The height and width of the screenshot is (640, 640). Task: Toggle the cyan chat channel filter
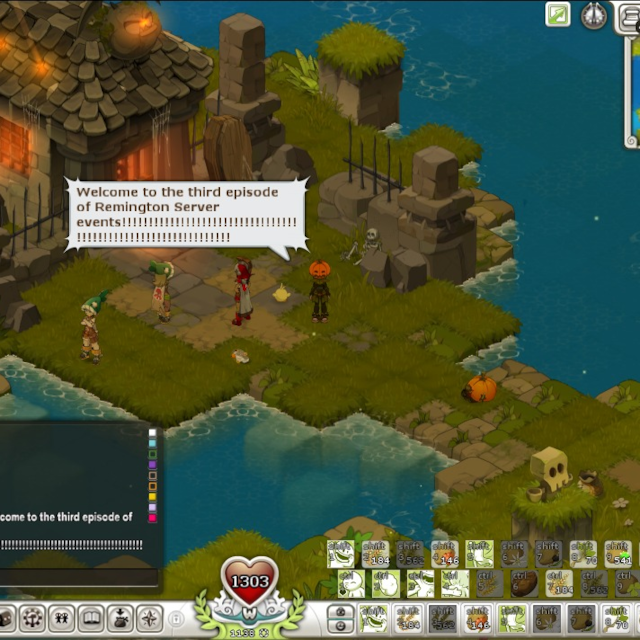point(153,443)
